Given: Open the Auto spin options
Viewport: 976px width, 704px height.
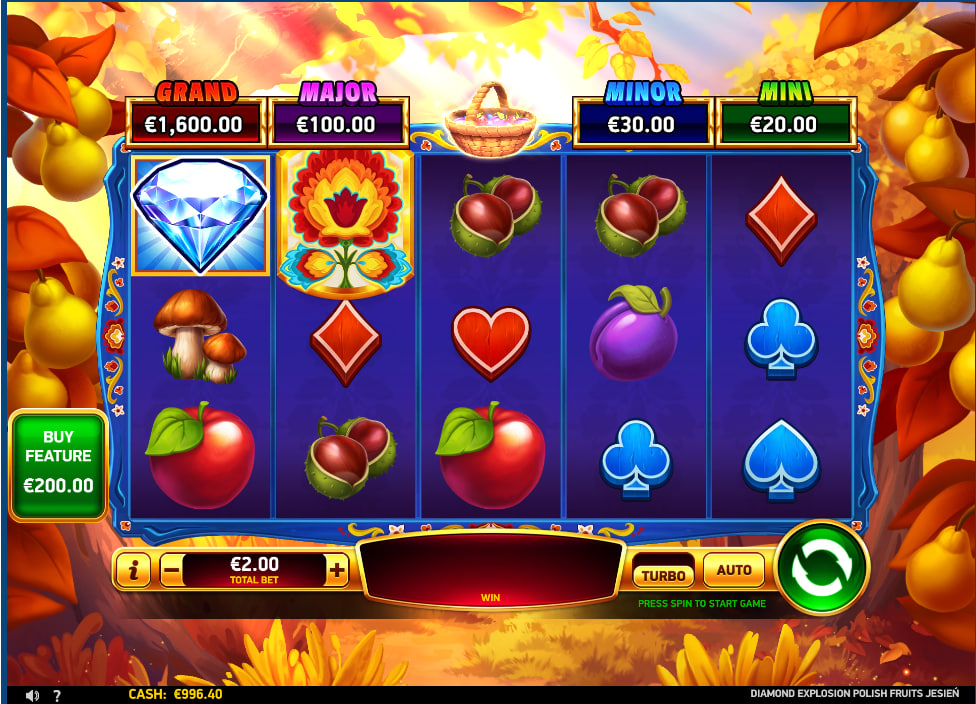Looking at the screenshot, I should (733, 570).
